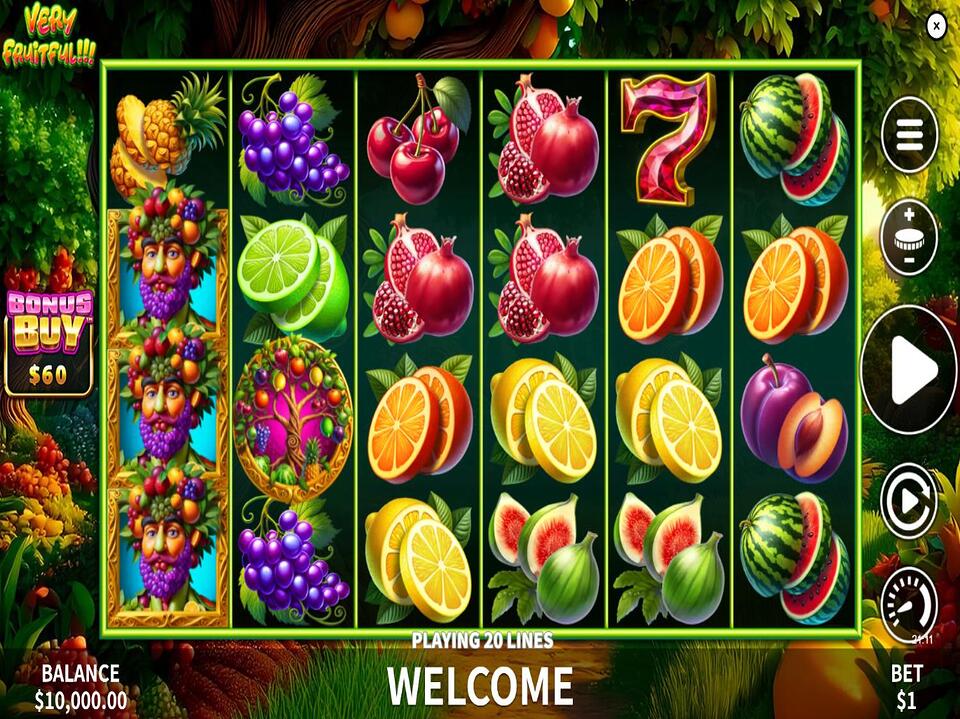The image size is (960, 719).
Task: Spin the reels with the play button
Action: (x=909, y=370)
